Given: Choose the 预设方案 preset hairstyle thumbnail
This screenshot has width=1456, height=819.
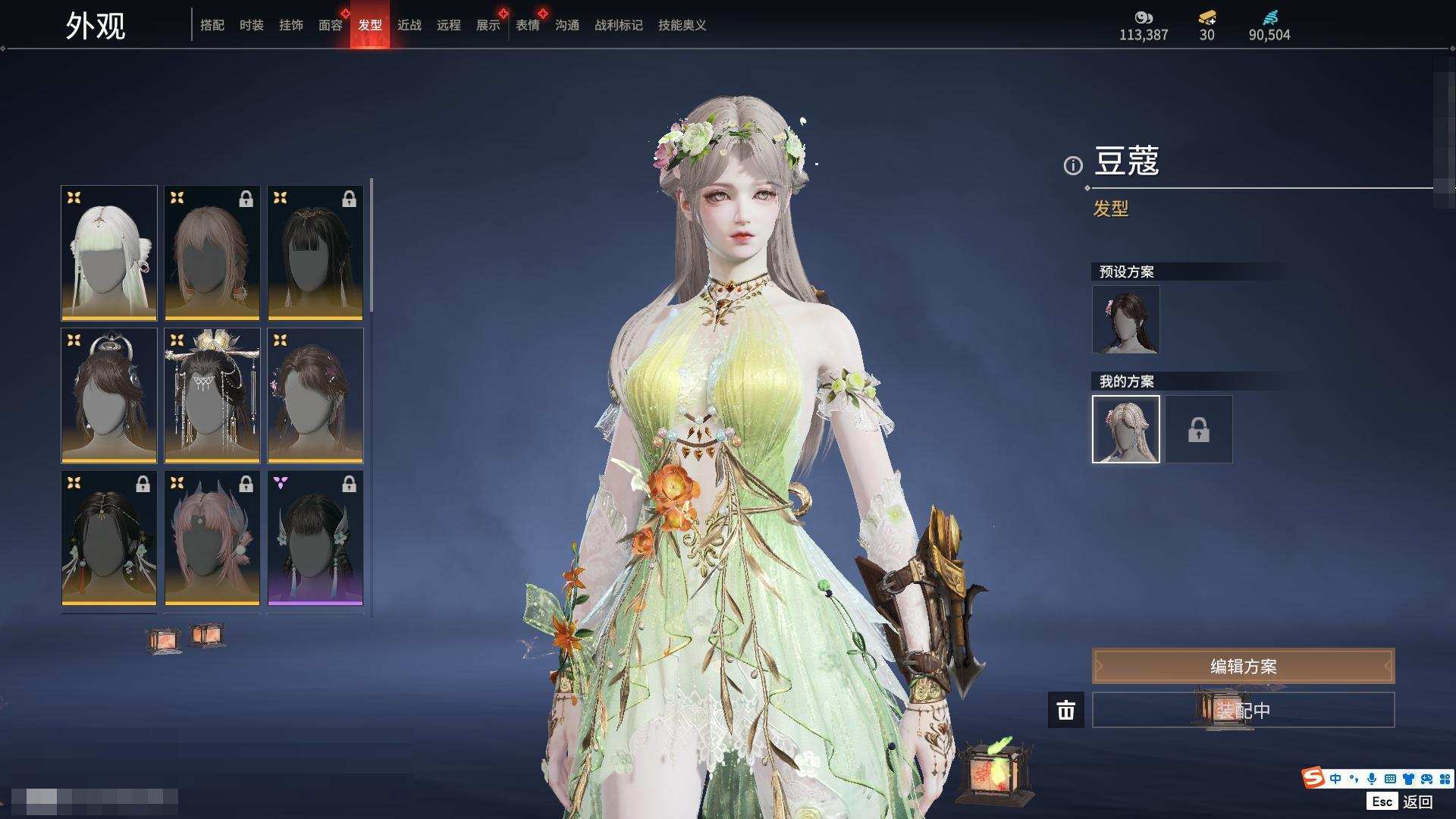Looking at the screenshot, I should click(1125, 319).
